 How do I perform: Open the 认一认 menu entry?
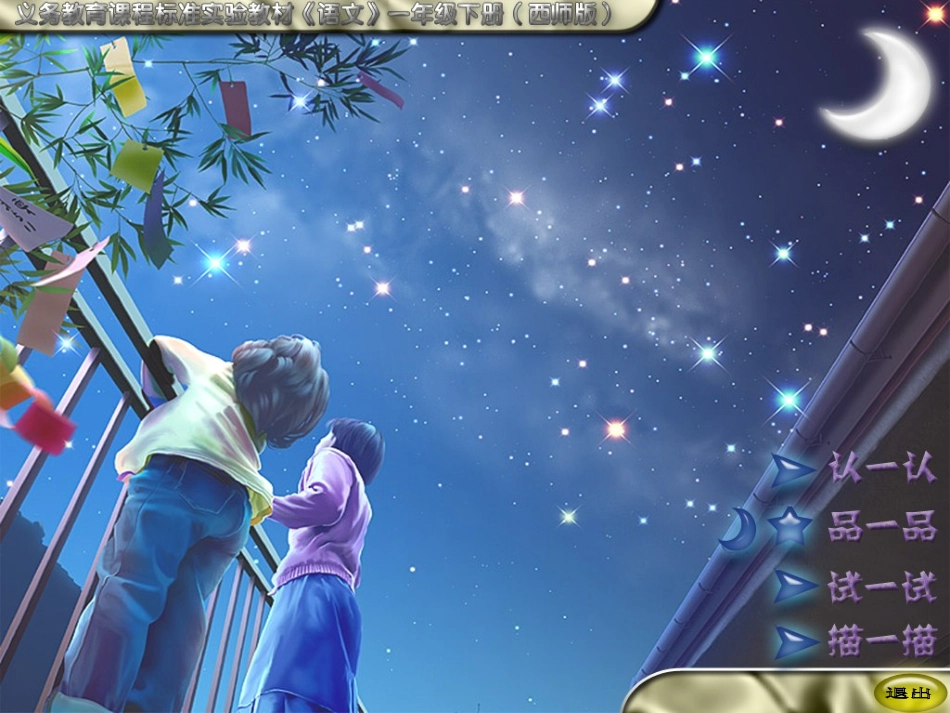point(882,469)
